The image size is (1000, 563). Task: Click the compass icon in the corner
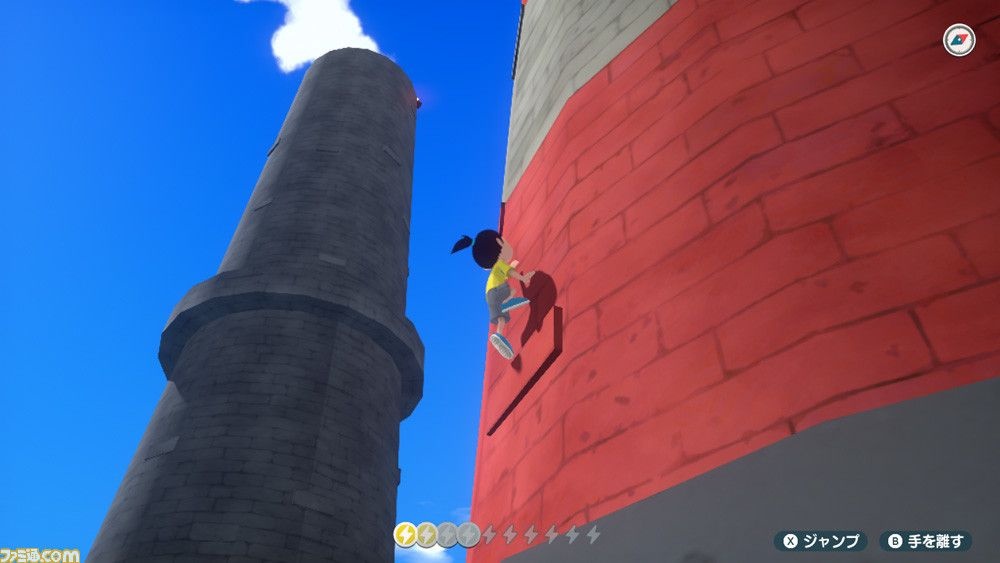959,41
